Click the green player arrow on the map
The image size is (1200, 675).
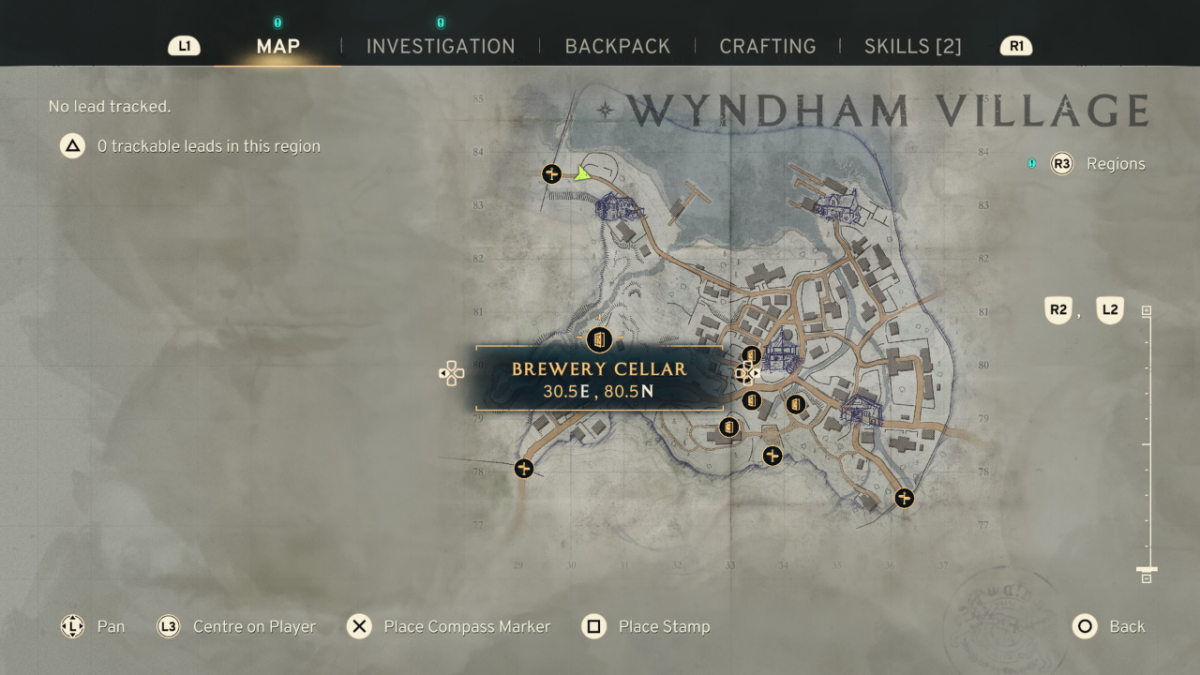pyautogui.click(x=582, y=174)
